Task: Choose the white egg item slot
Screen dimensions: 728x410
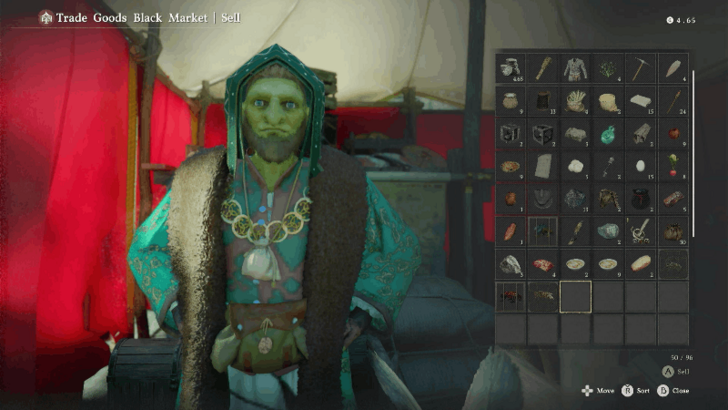Action: coord(640,166)
